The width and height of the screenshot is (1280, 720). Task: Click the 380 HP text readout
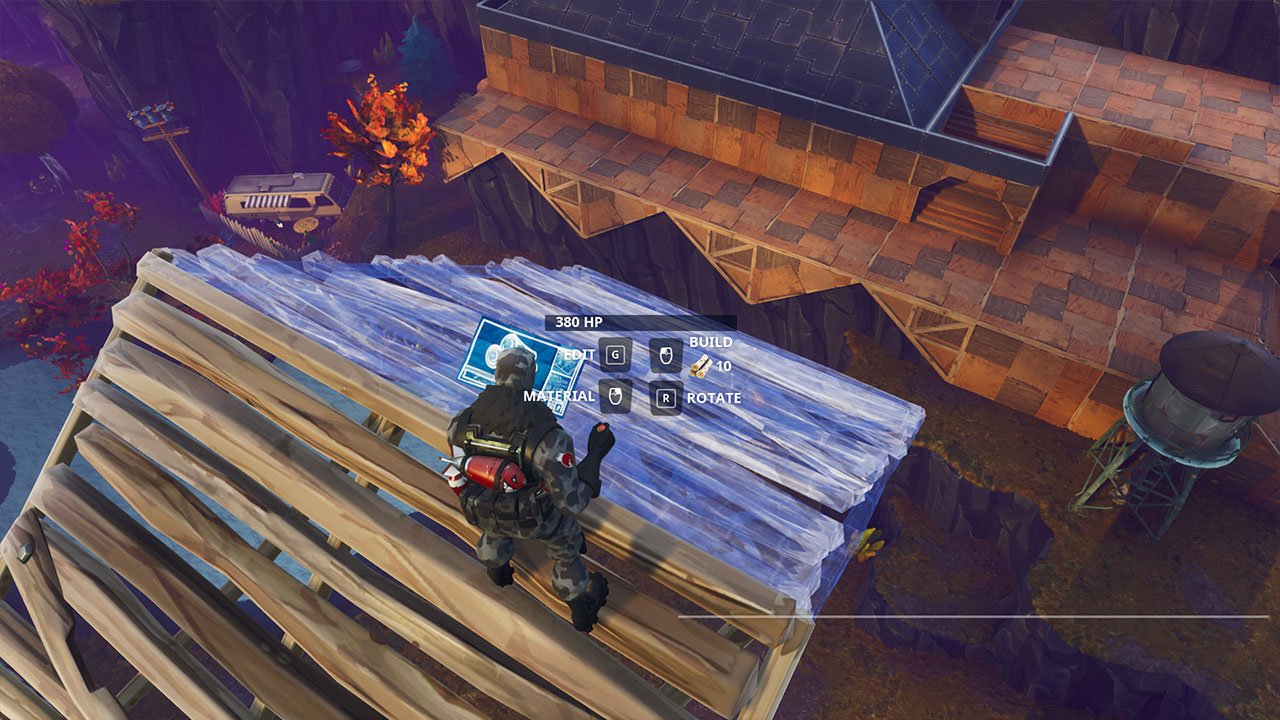pos(578,322)
